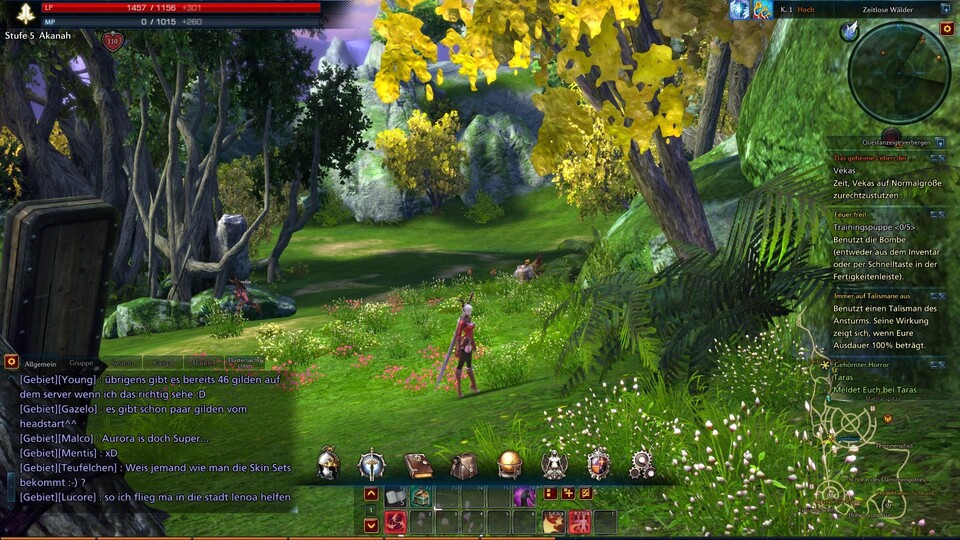The height and width of the screenshot is (540, 960).
Task: Open the character profile helmet icon
Action: (x=327, y=464)
